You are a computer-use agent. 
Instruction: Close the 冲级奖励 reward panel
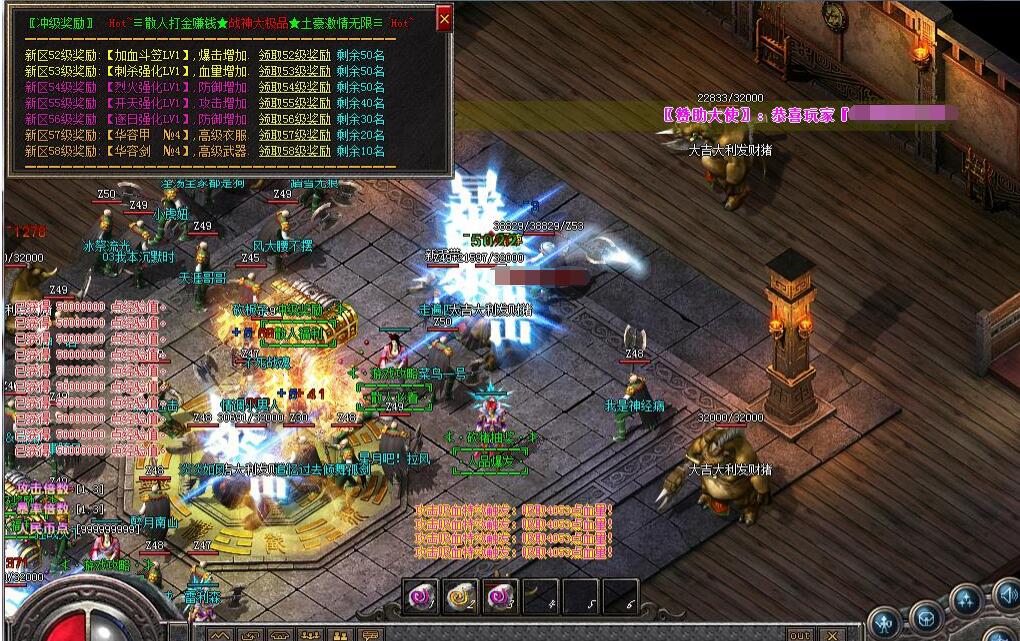coord(445,17)
